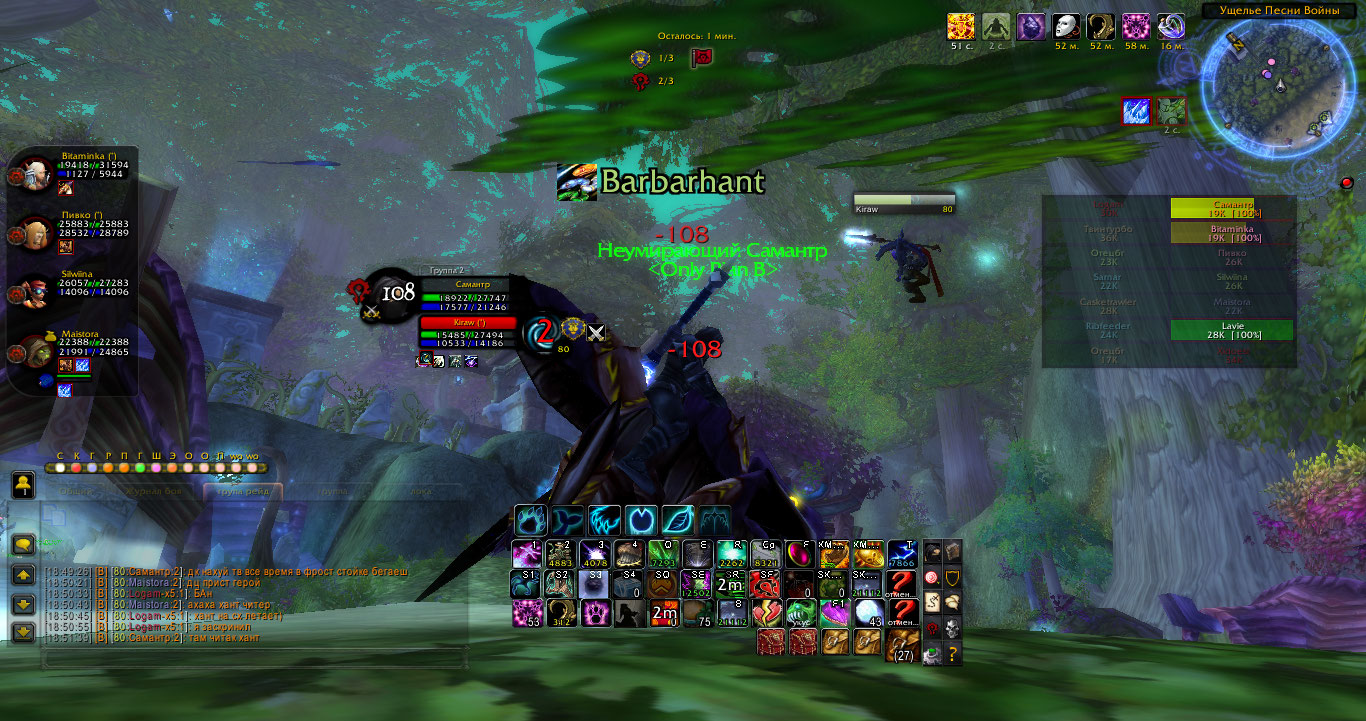Cast the green ability bound to Q
The width and height of the screenshot is (1366, 721).
click(x=663, y=555)
